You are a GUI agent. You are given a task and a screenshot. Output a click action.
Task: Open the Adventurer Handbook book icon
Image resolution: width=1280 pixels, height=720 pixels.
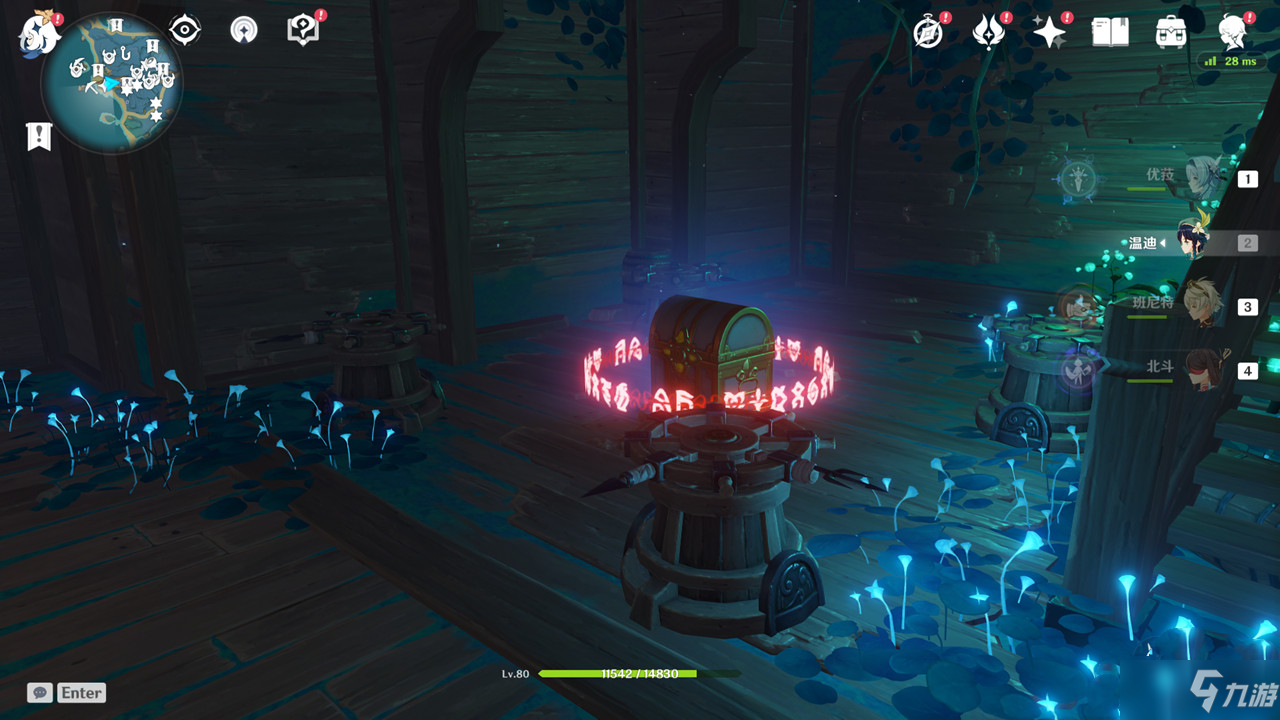[1110, 32]
